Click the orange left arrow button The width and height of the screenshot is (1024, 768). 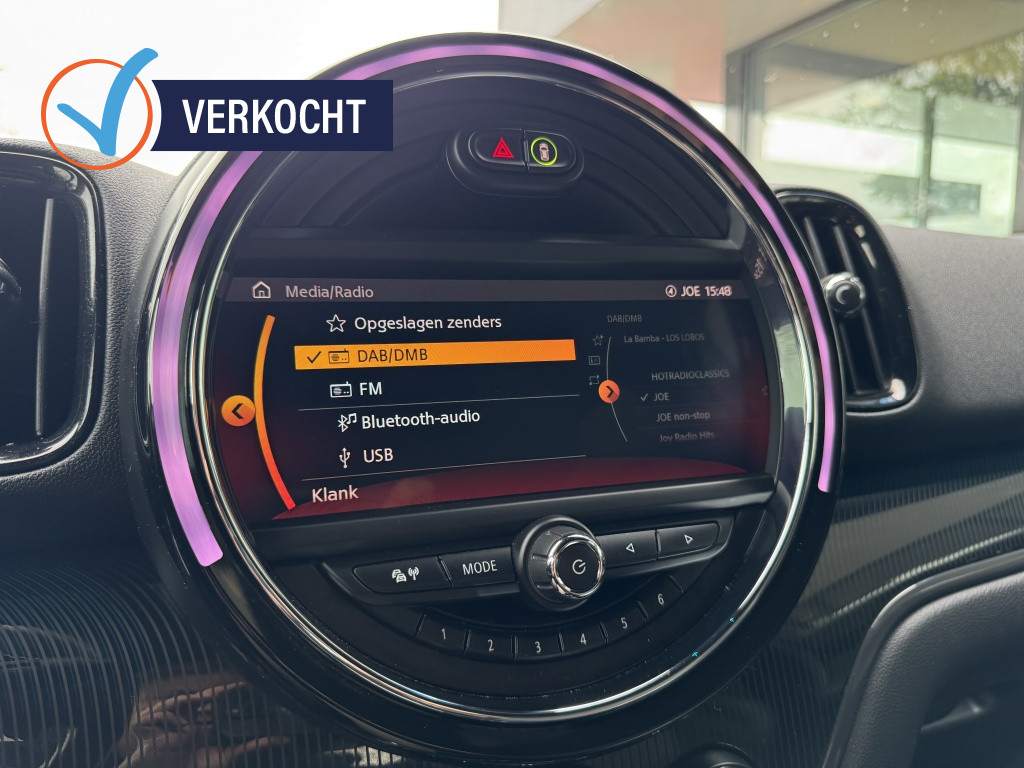(x=238, y=410)
